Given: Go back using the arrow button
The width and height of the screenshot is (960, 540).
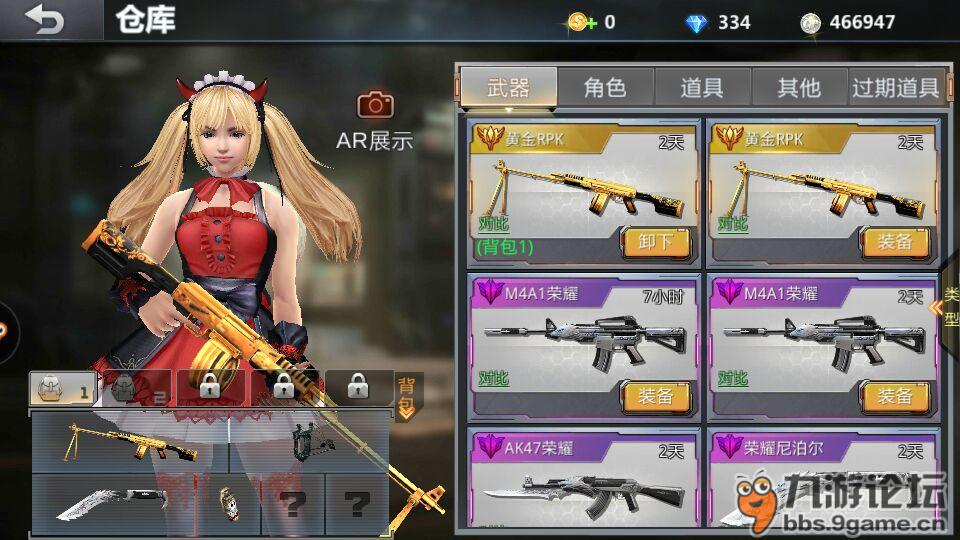Looking at the screenshot, I should click(44, 20).
